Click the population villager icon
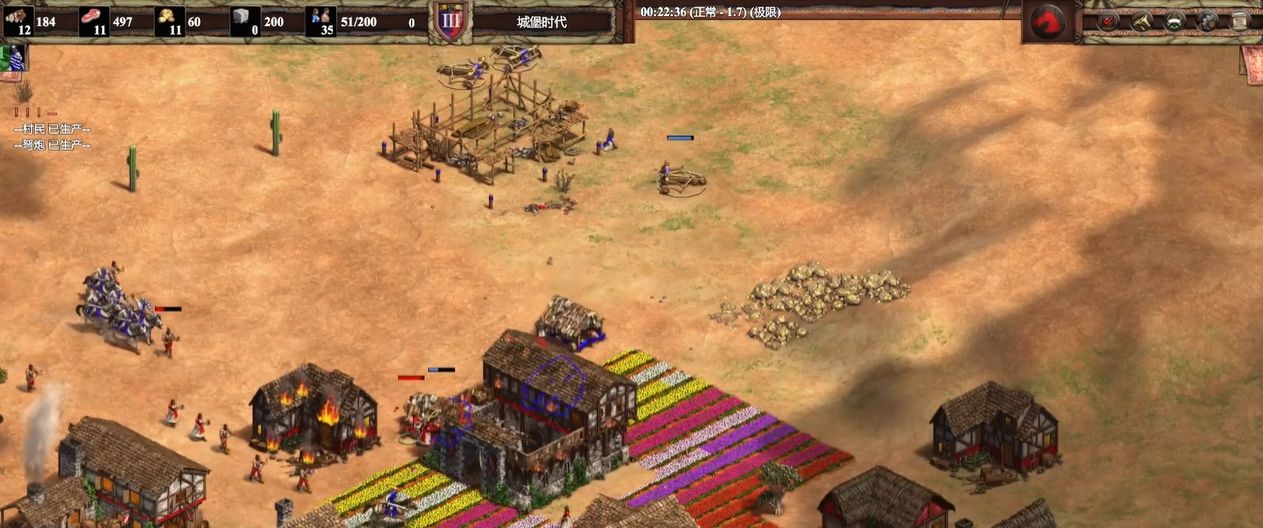1263x528 pixels. (x=320, y=20)
